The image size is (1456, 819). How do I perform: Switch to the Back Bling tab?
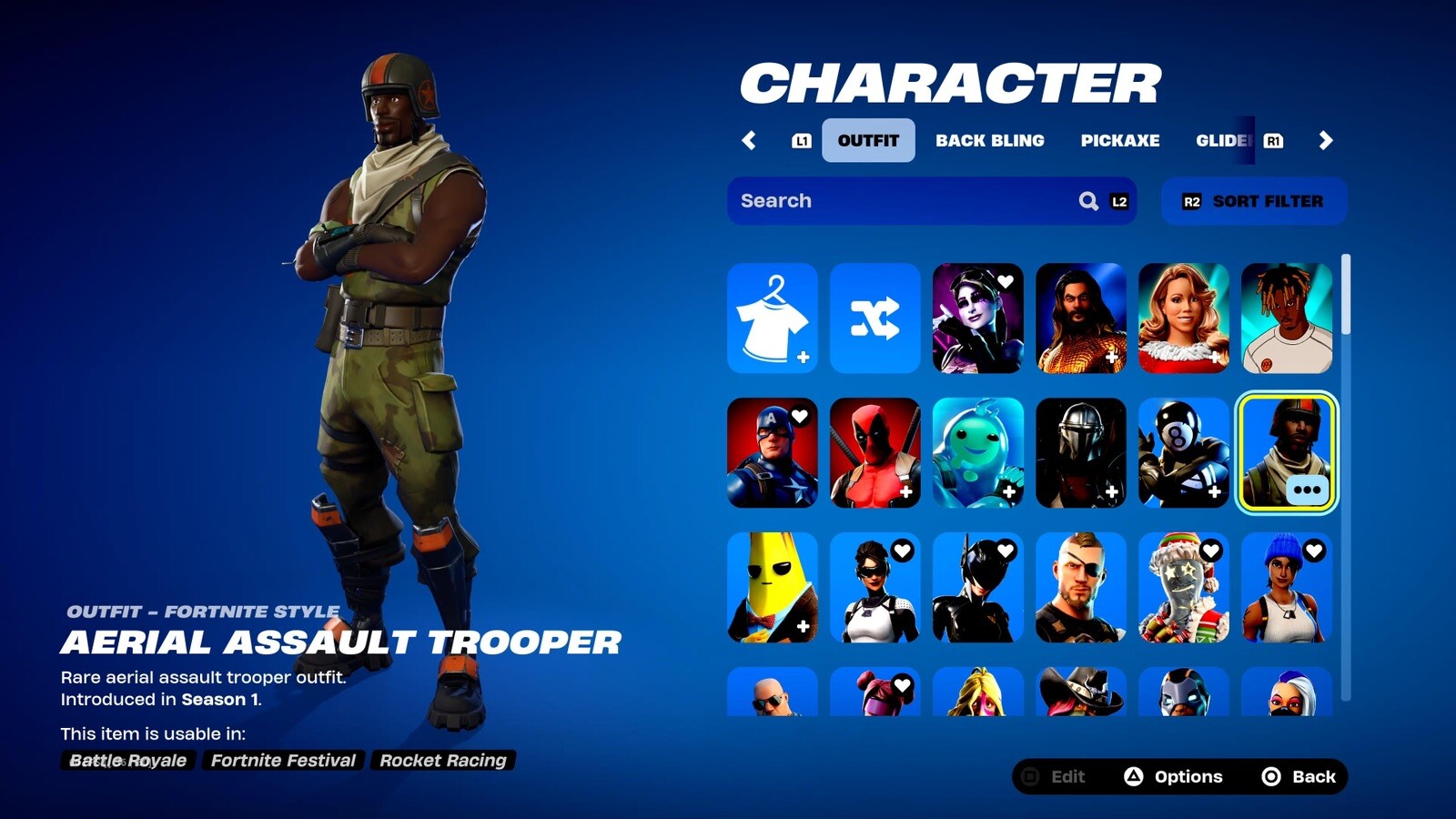[989, 140]
